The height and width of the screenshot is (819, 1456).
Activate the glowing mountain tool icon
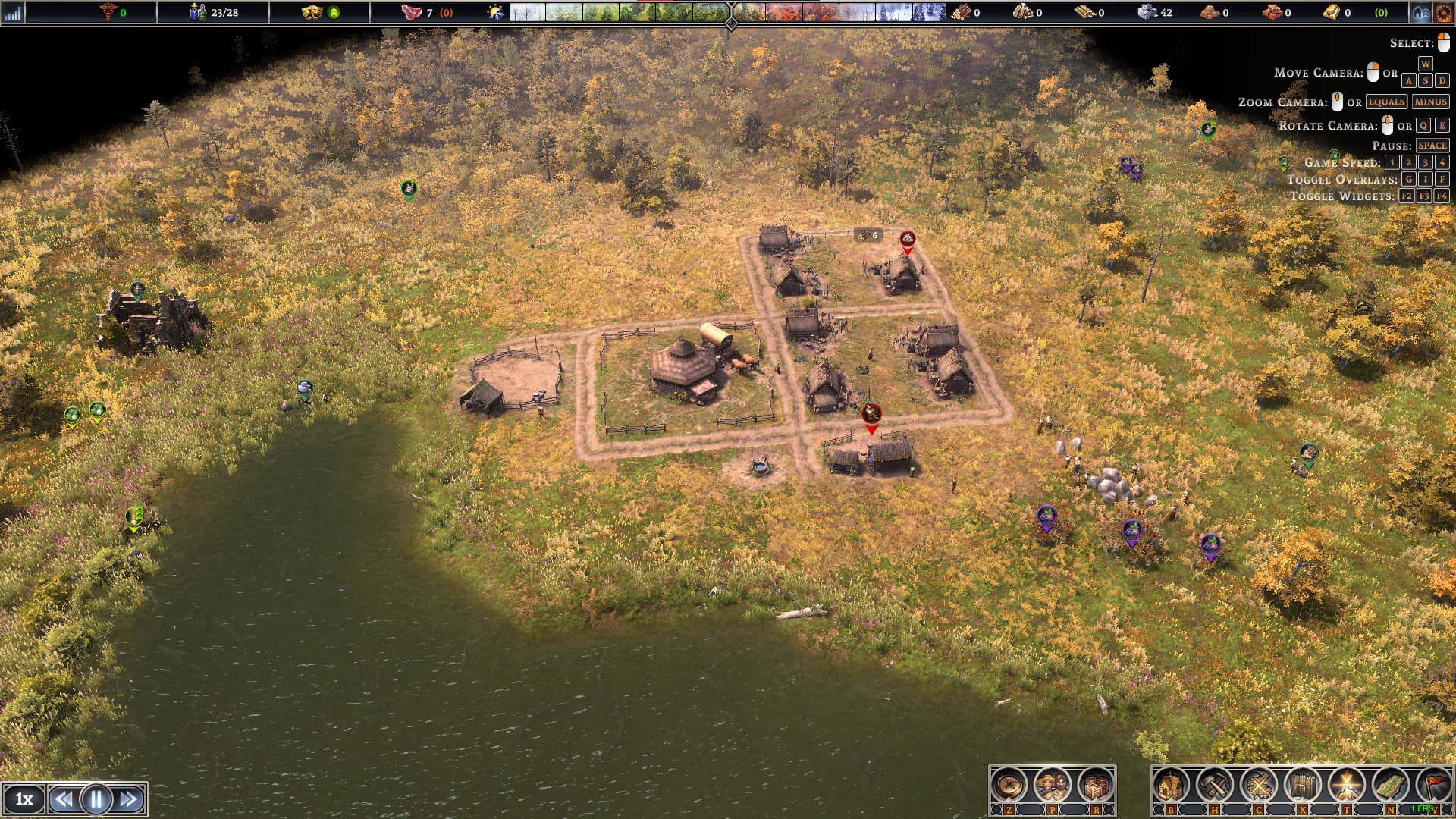coord(1346,786)
